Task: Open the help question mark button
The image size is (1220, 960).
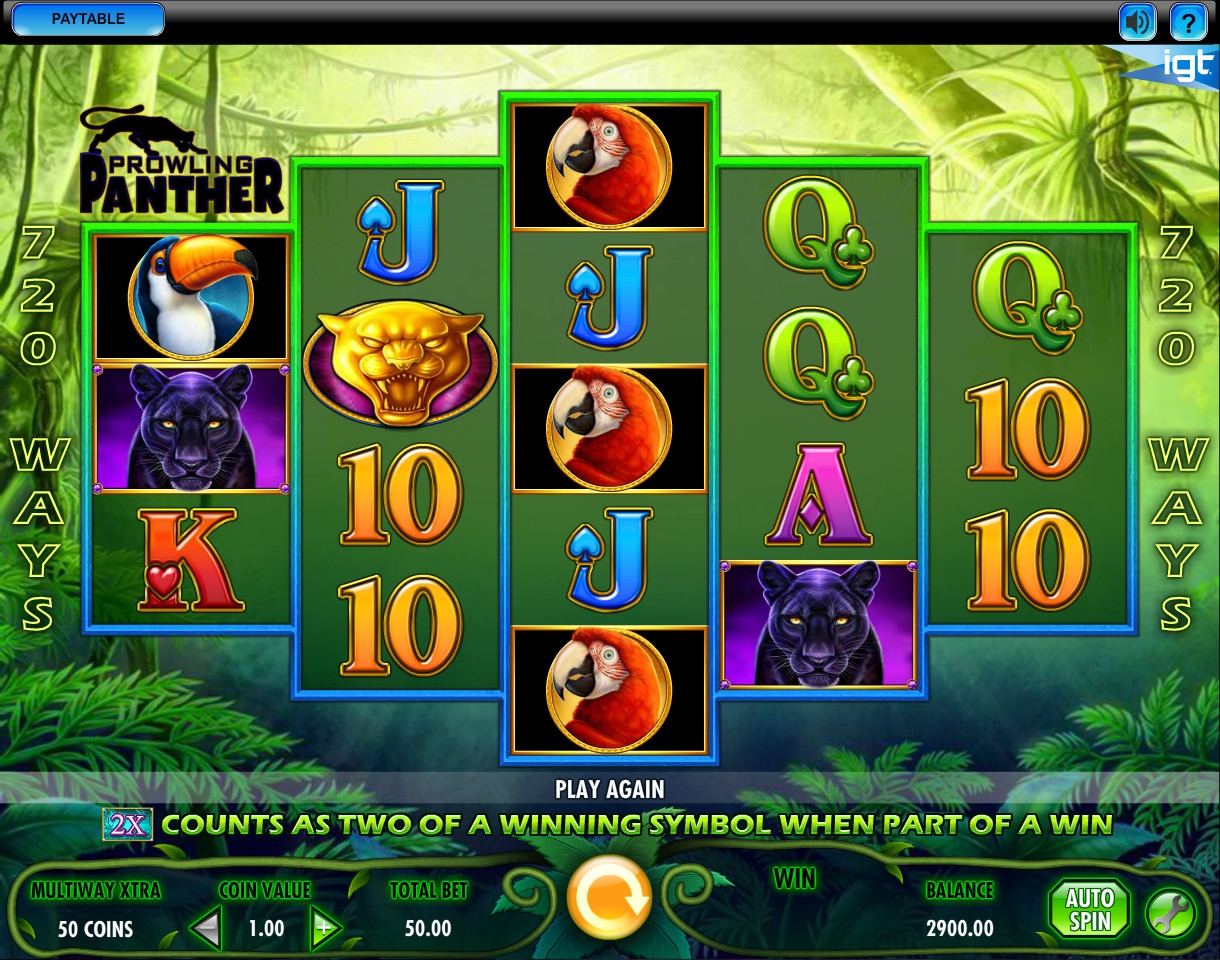Action: click(1188, 21)
